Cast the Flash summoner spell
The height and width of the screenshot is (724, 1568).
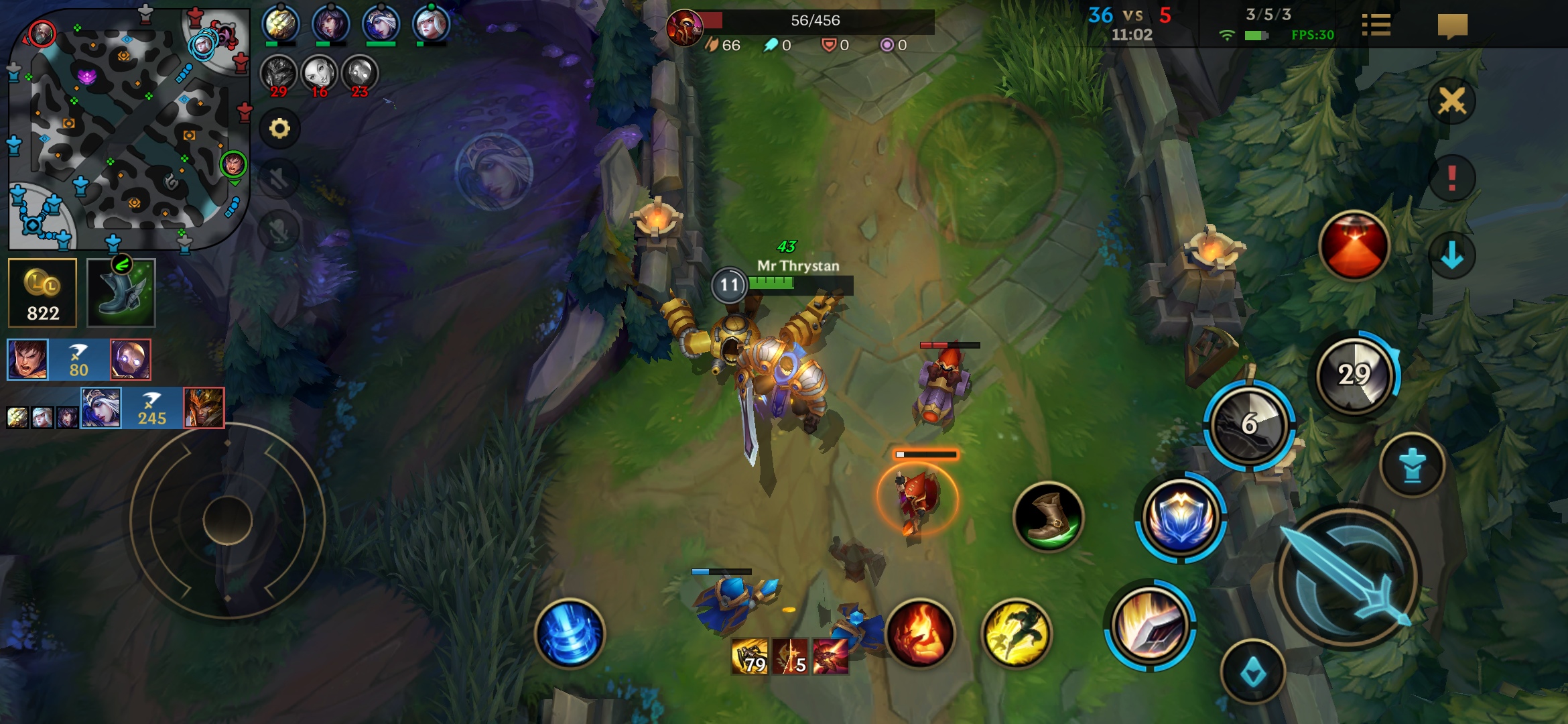[1017, 633]
